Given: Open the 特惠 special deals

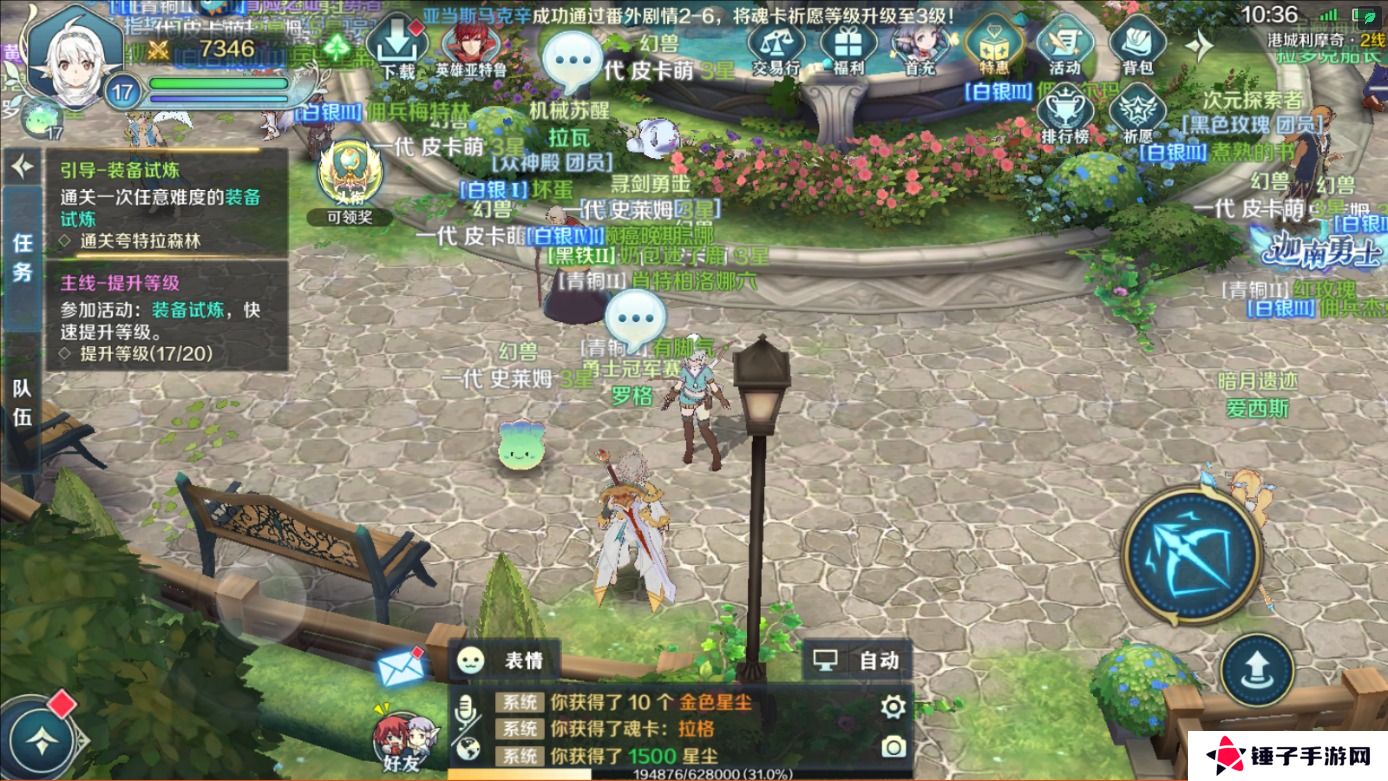Looking at the screenshot, I should coord(993,47).
